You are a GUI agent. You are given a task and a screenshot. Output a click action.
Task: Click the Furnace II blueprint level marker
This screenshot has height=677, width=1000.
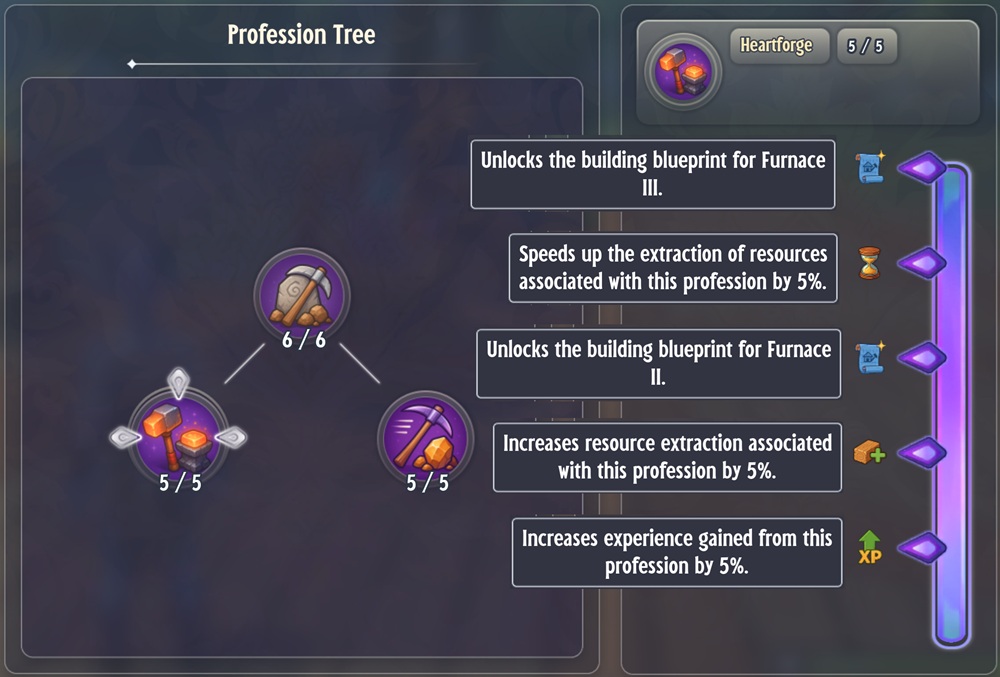click(x=922, y=358)
